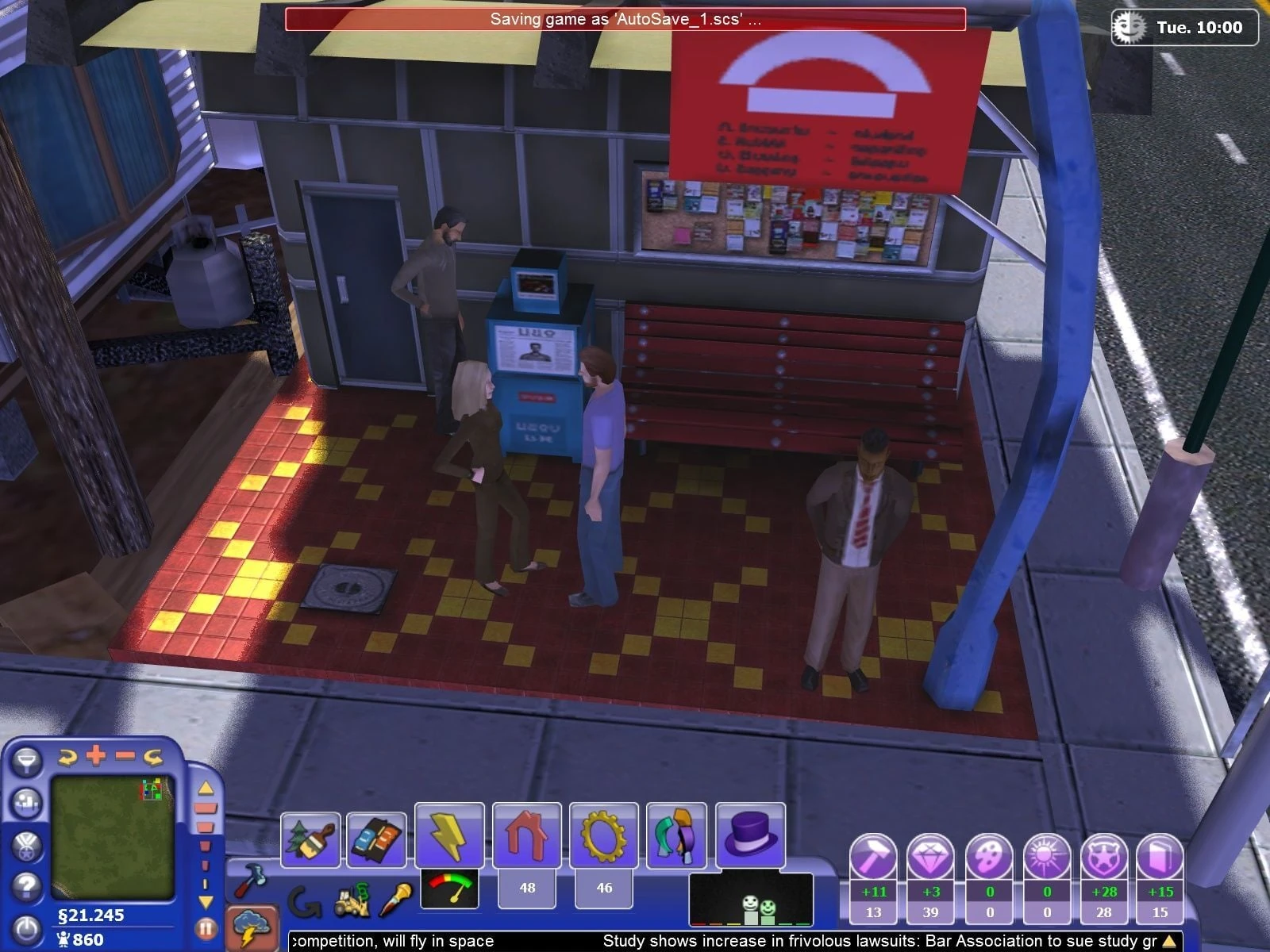This screenshot has width=1270, height=952.
Task: Pause the game with the pause button
Action: [206, 927]
